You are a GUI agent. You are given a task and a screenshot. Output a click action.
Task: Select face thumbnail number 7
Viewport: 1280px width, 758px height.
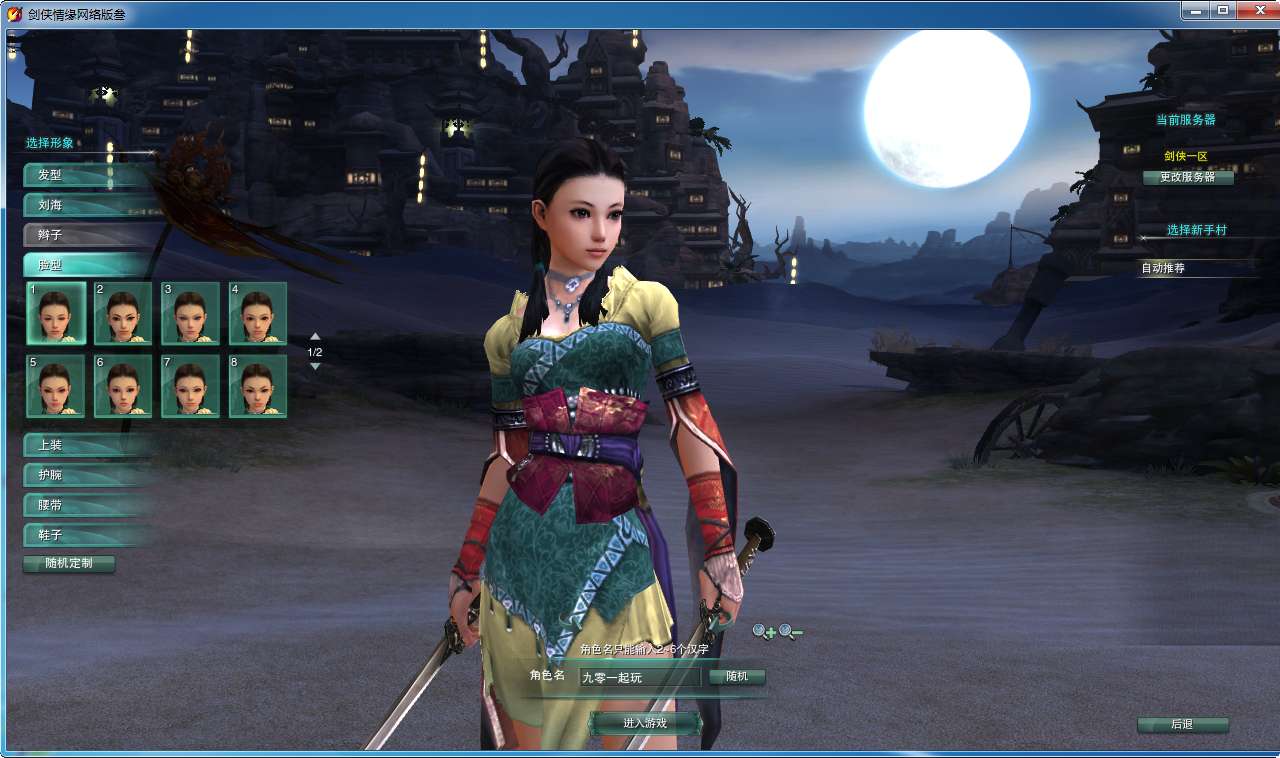click(190, 386)
